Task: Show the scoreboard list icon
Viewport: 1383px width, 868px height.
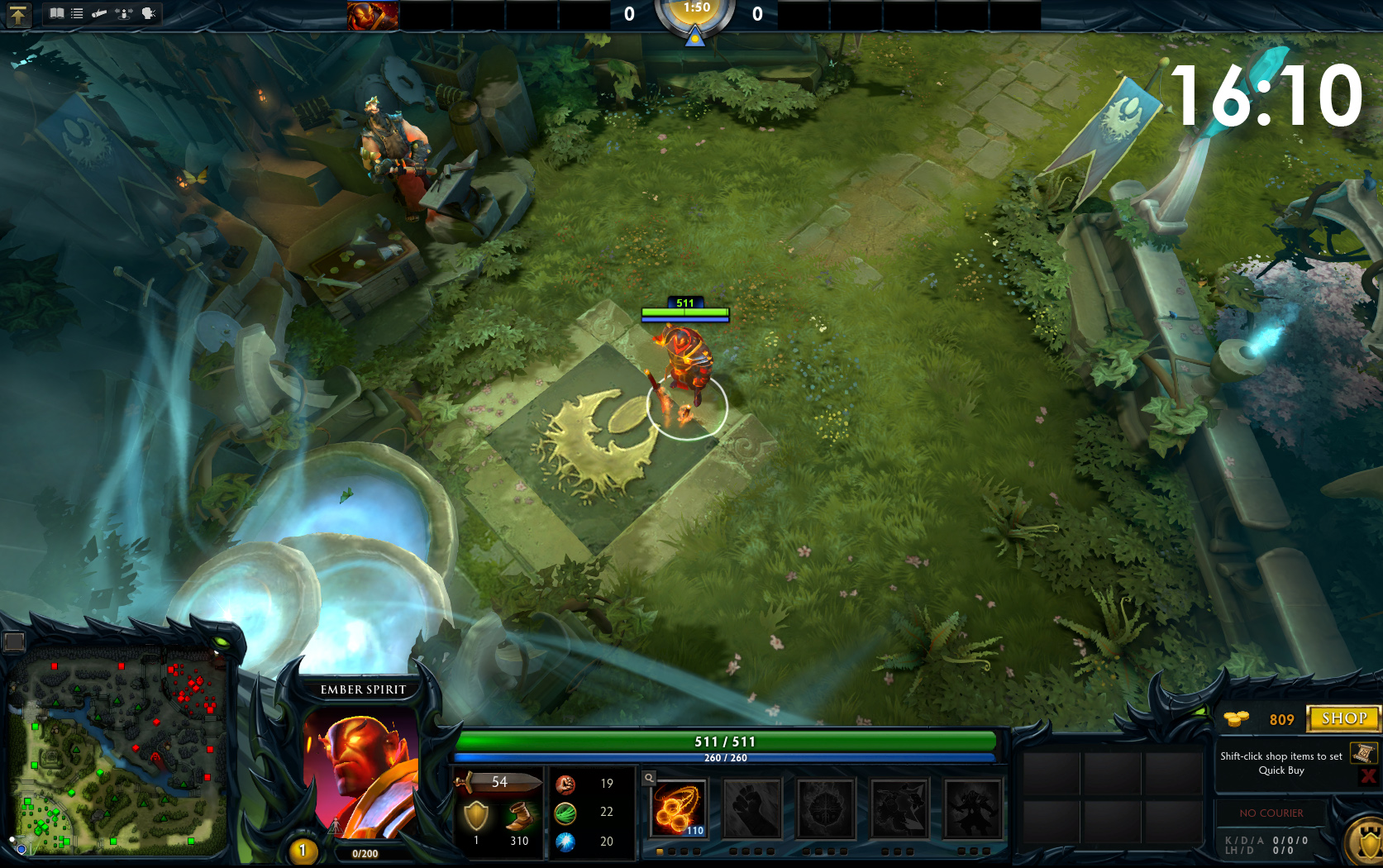Action: coord(77,13)
